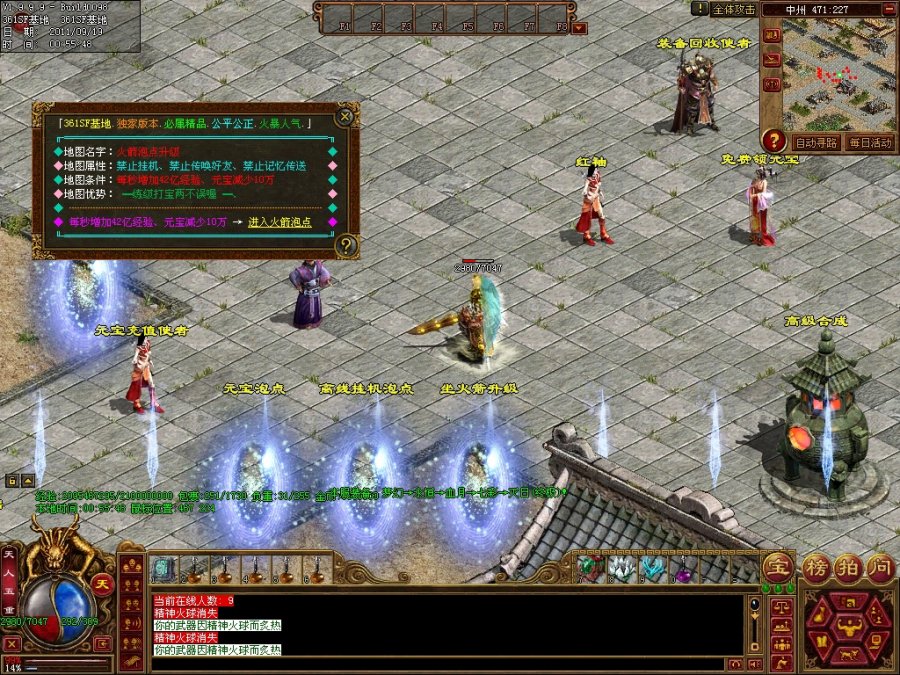The height and width of the screenshot is (675, 900).
Task: Open the round 宝 treasure shop button
Action: tap(778, 568)
